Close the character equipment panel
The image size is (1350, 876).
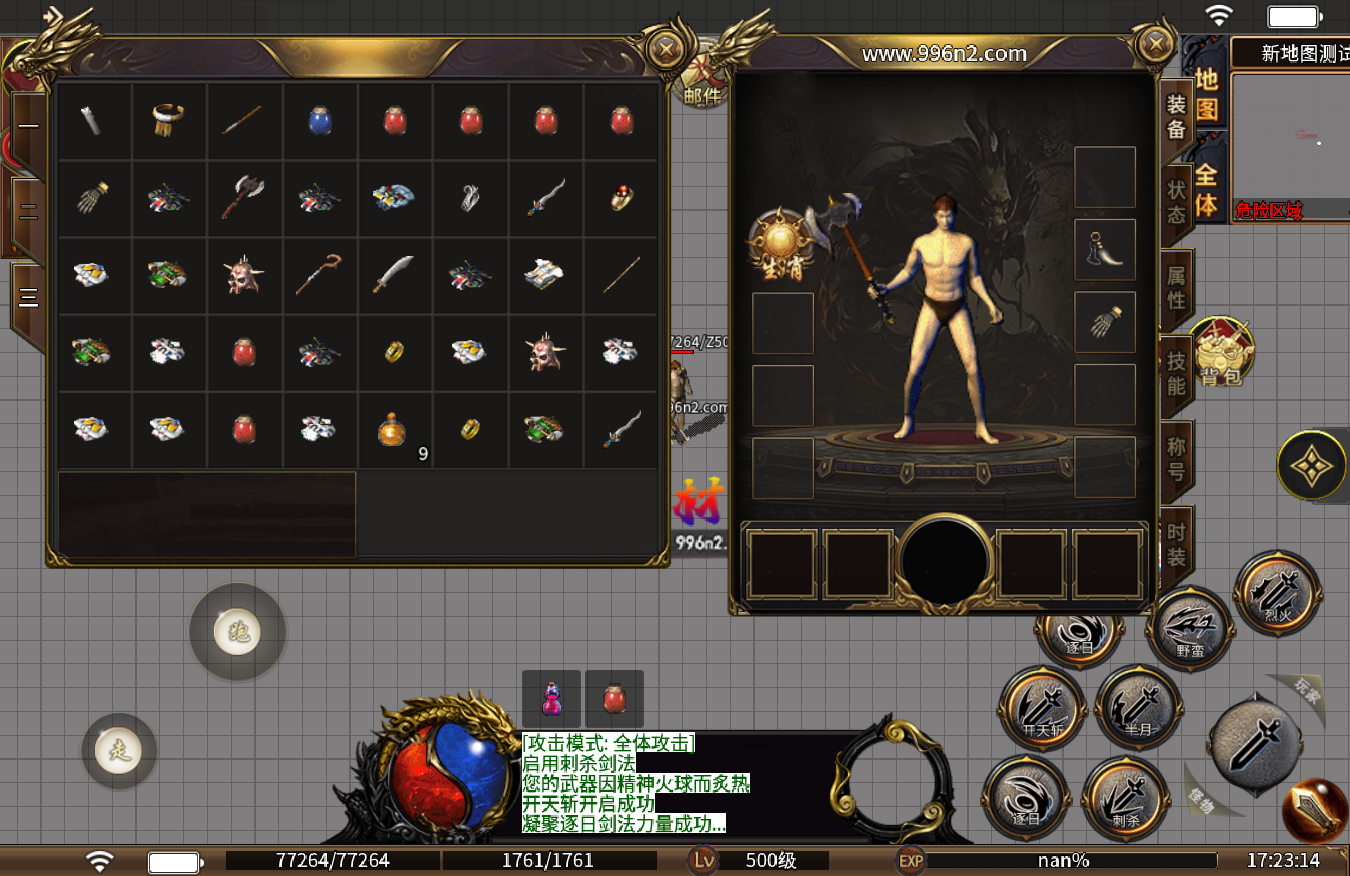pos(1155,44)
